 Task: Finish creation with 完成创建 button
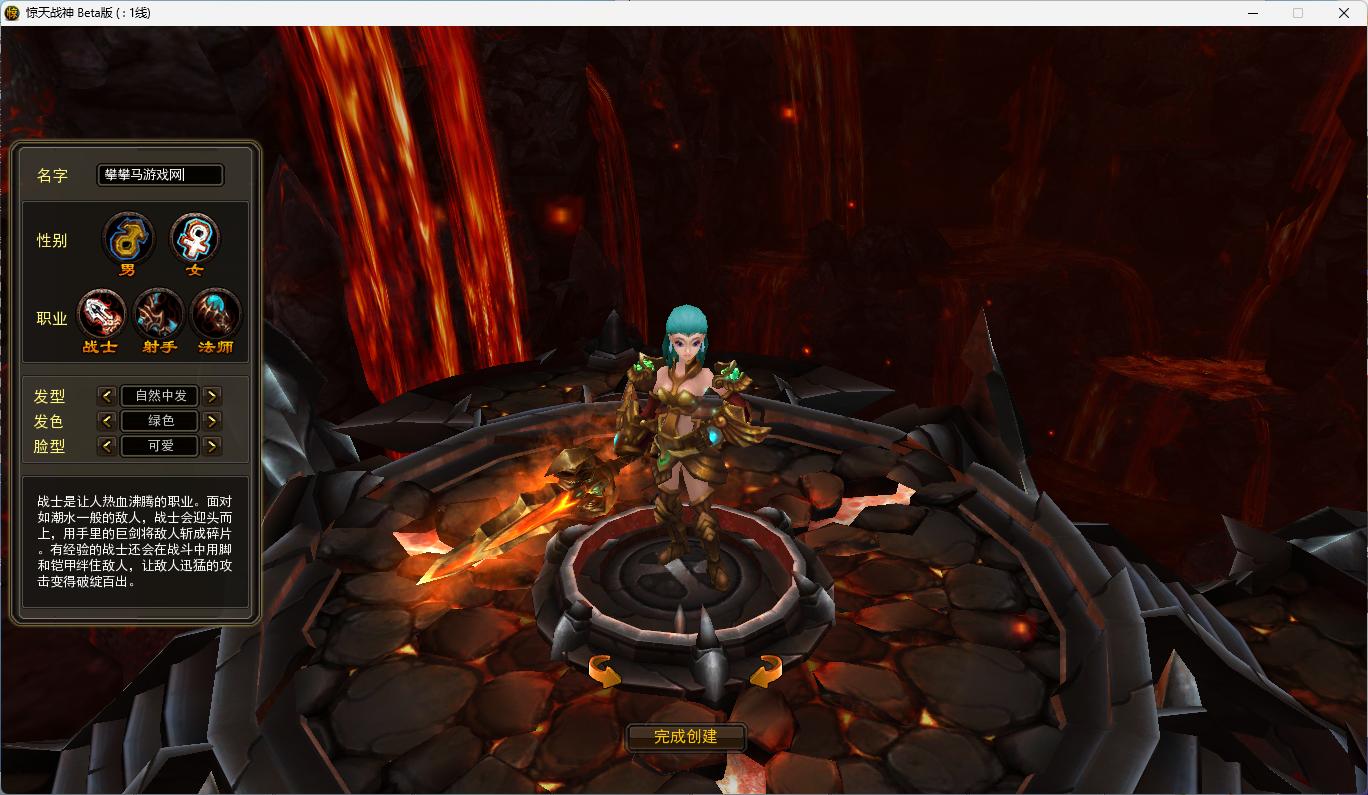click(x=686, y=737)
